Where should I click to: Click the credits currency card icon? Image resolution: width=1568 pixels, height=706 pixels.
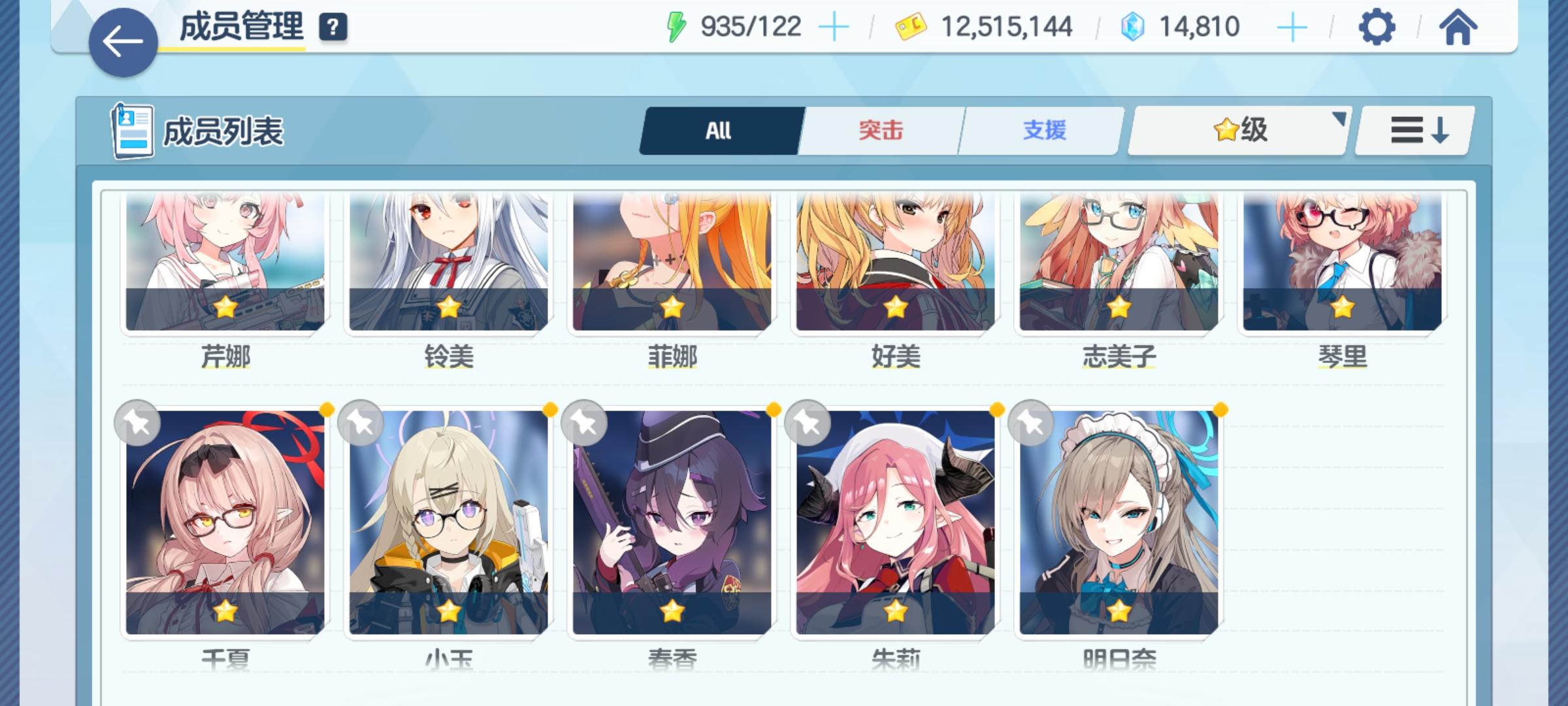click(x=910, y=26)
